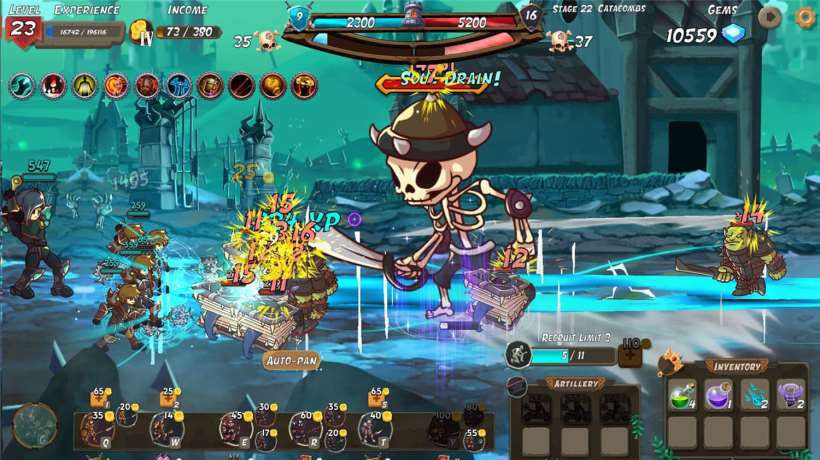The width and height of the screenshot is (820, 460).
Task: Recruit the unit on hotkey W
Action: click(x=166, y=429)
